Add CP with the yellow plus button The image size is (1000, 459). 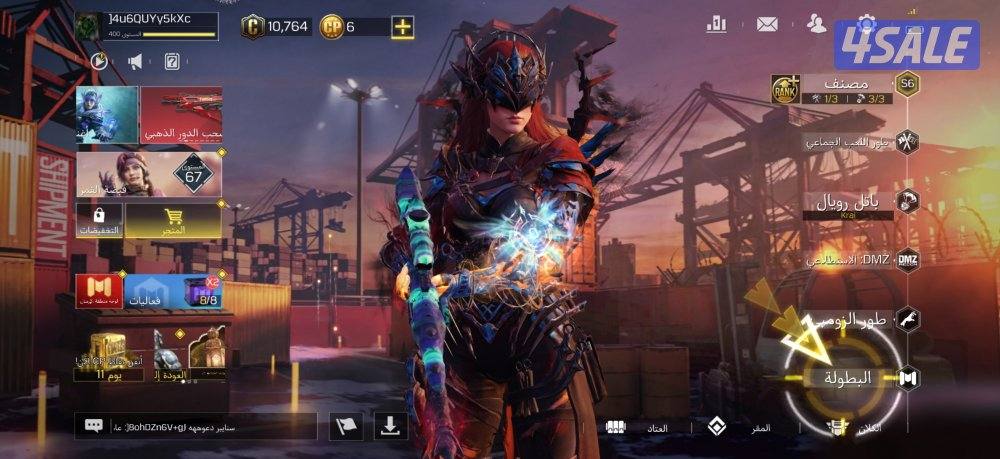click(x=403, y=27)
